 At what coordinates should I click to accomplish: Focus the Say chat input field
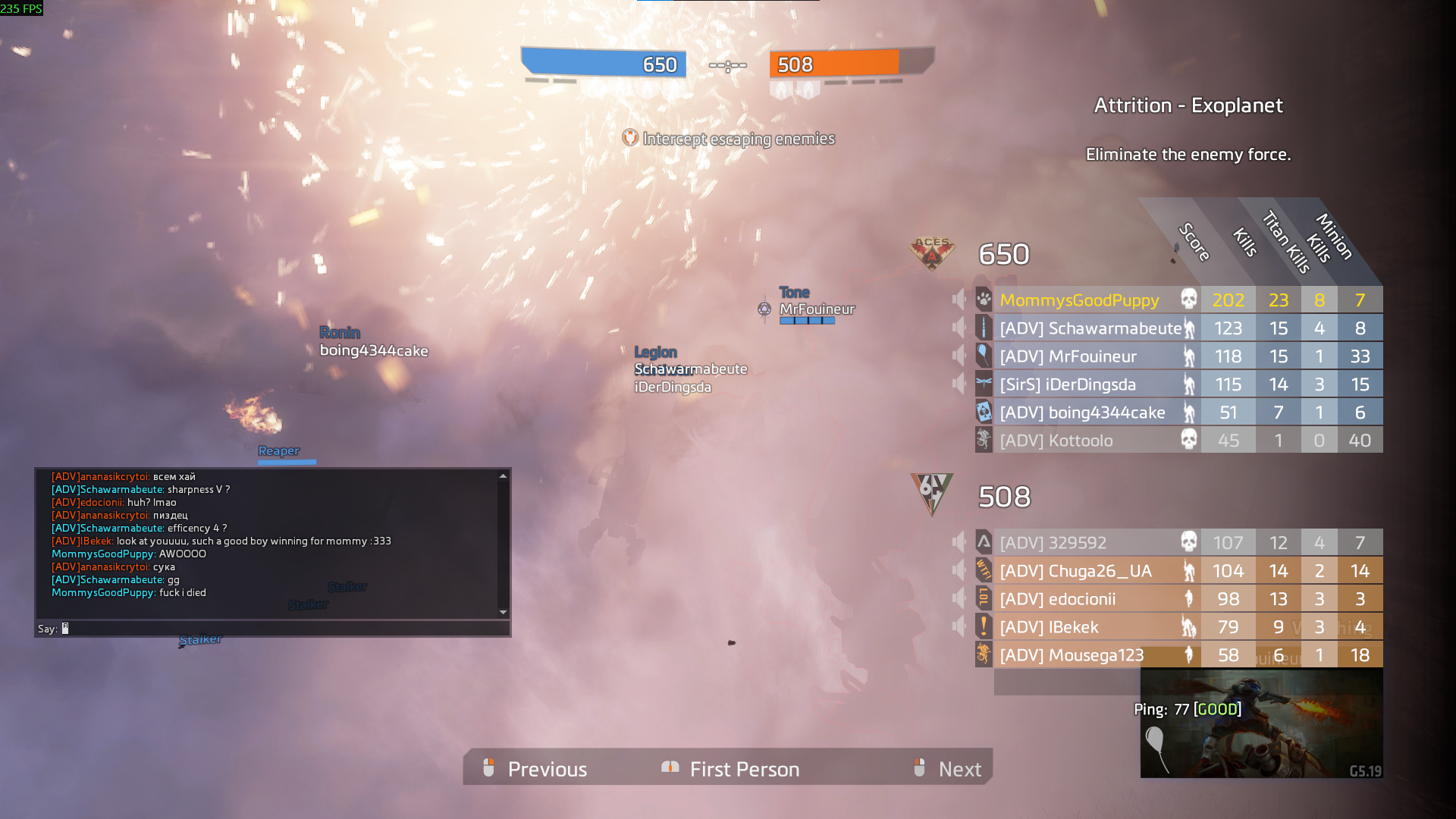coord(281,629)
